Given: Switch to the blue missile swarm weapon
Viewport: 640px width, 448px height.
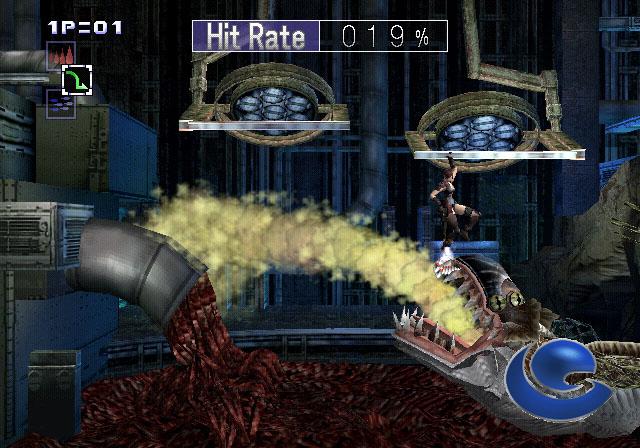Looking at the screenshot, I should [59, 102].
